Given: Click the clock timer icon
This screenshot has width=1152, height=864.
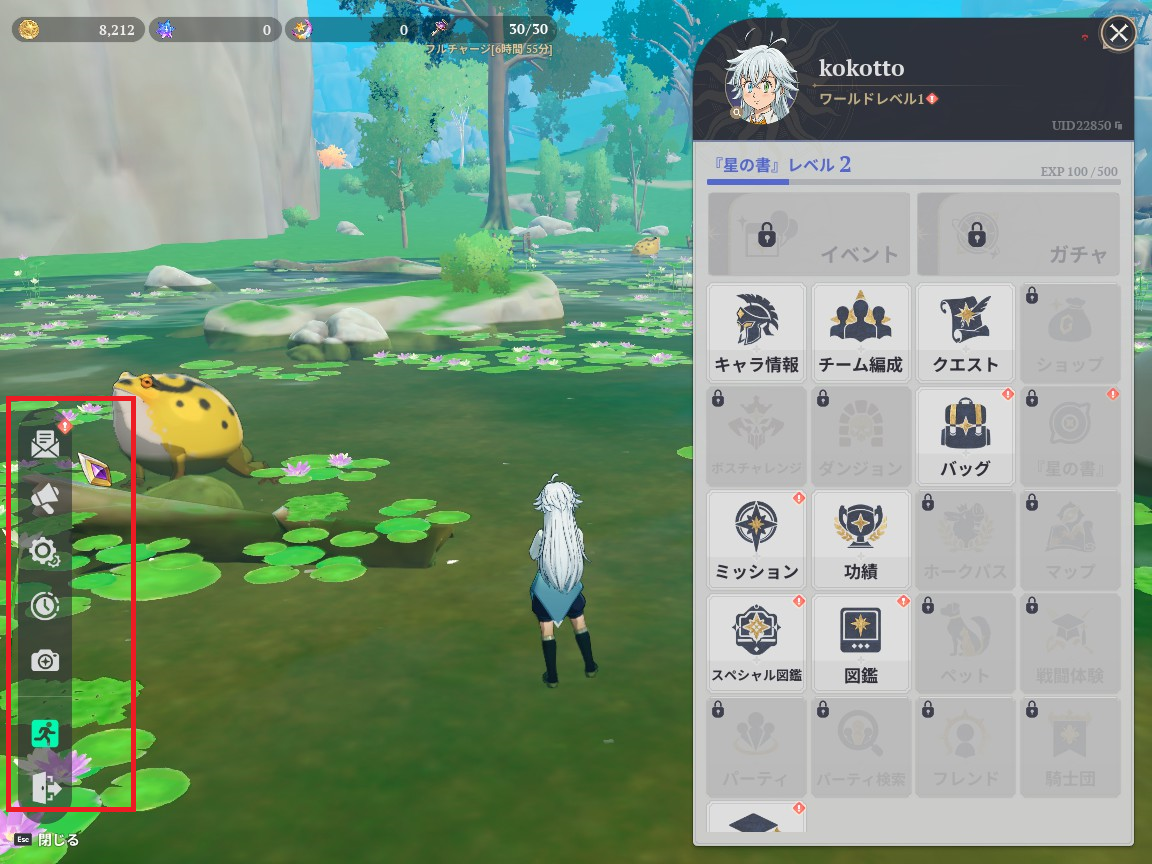Looking at the screenshot, I should [45, 605].
